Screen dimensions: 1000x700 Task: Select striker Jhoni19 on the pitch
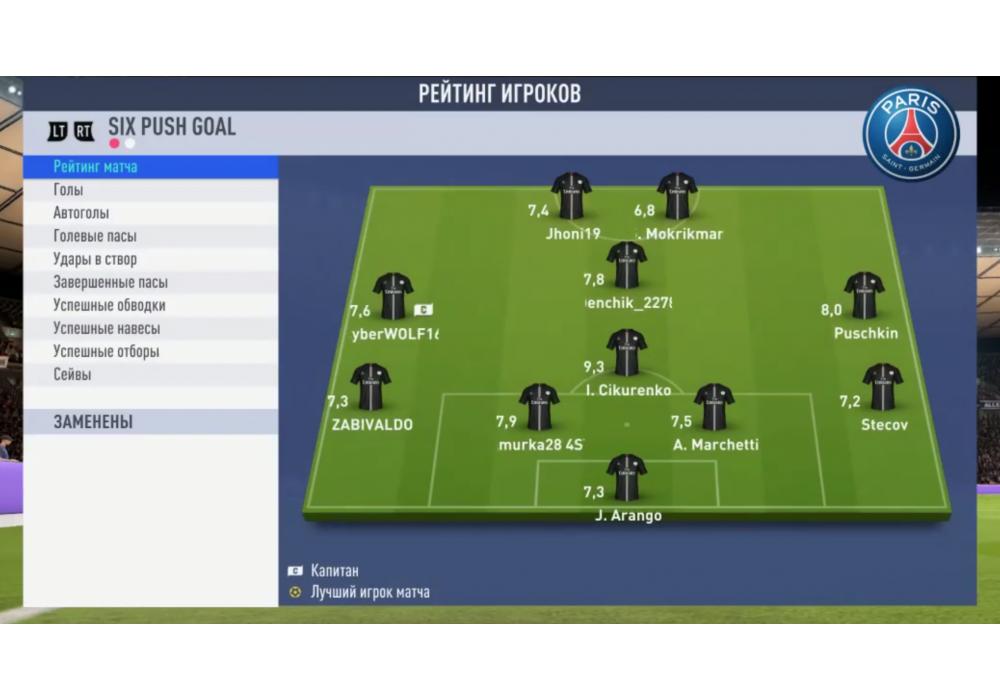click(571, 196)
